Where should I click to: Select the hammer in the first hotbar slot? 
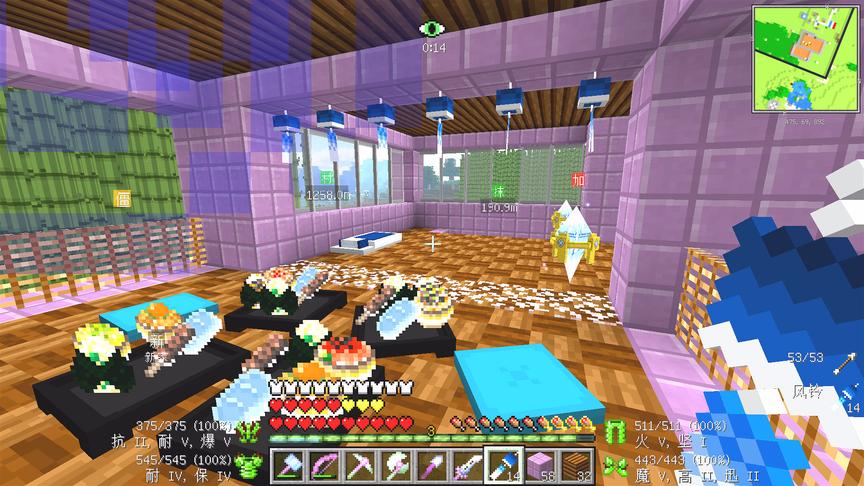290,465
